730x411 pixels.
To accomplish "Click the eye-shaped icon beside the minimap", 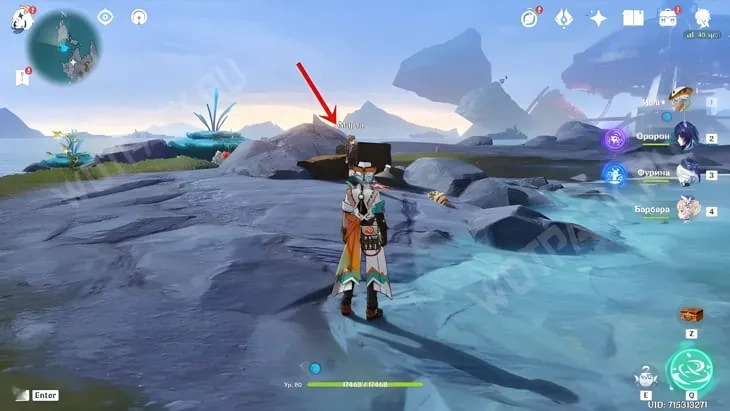I will (106, 17).
